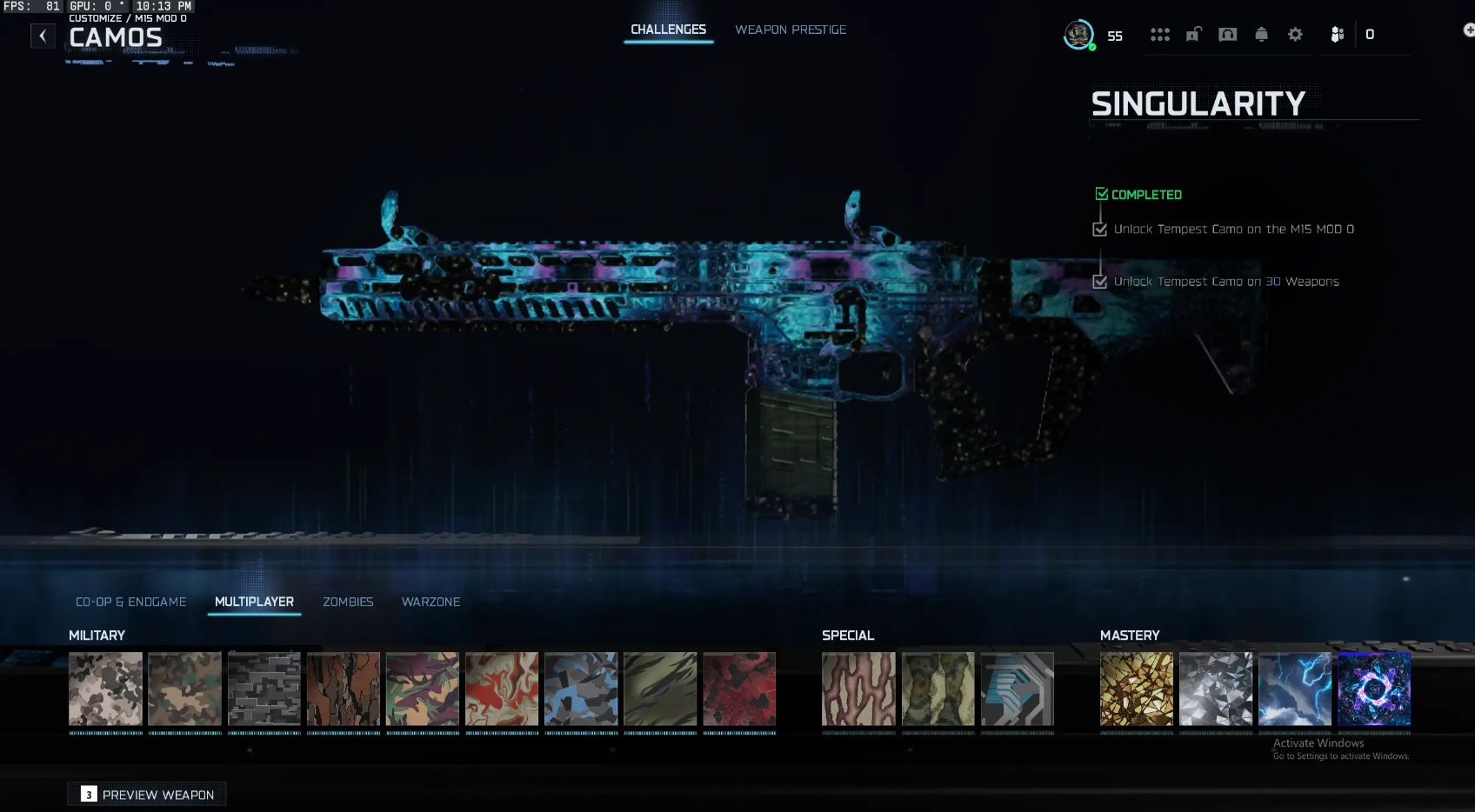Check the Unlock Tempest Camo on M15 MOD 0 box
The image size is (1475, 812).
1099,229
